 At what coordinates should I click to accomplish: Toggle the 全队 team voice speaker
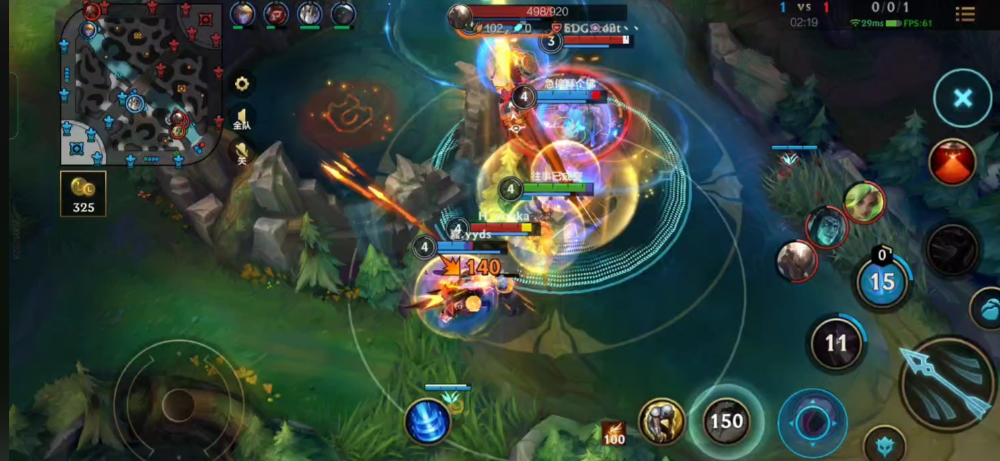click(242, 119)
